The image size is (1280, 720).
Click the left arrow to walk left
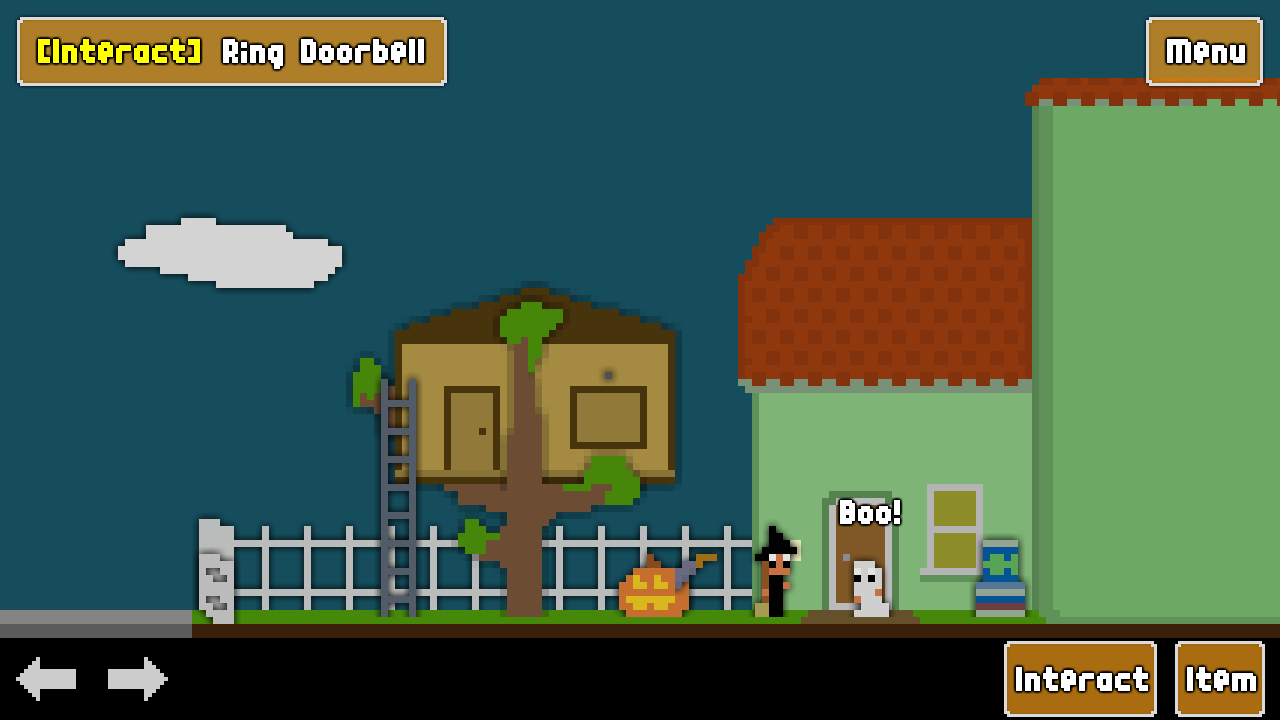[47, 678]
